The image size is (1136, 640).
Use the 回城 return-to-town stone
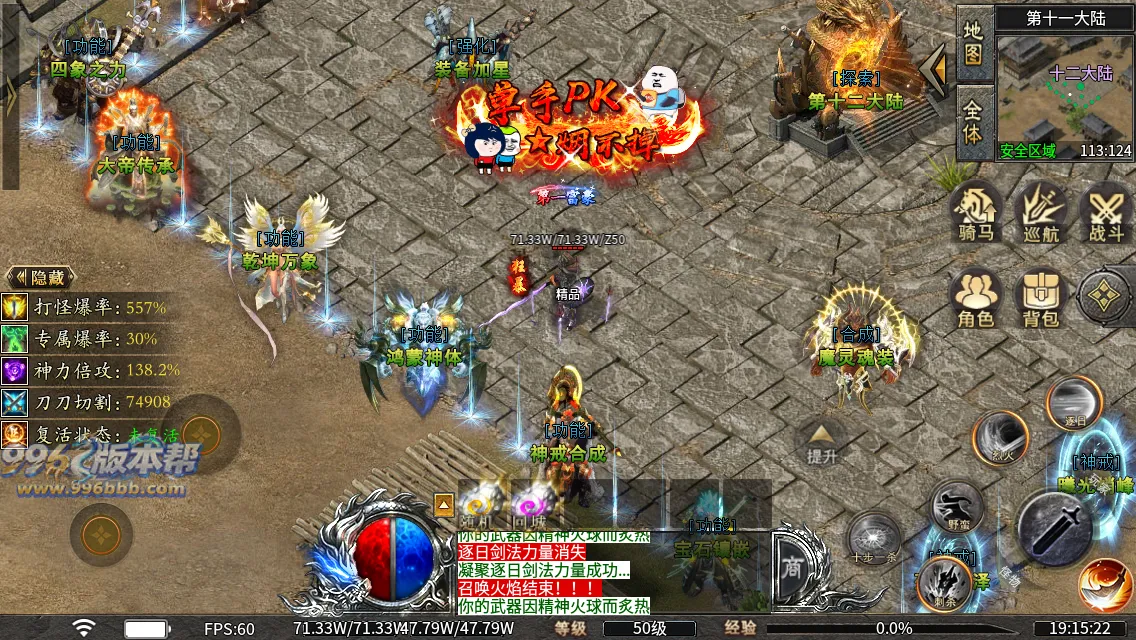click(x=530, y=501)
